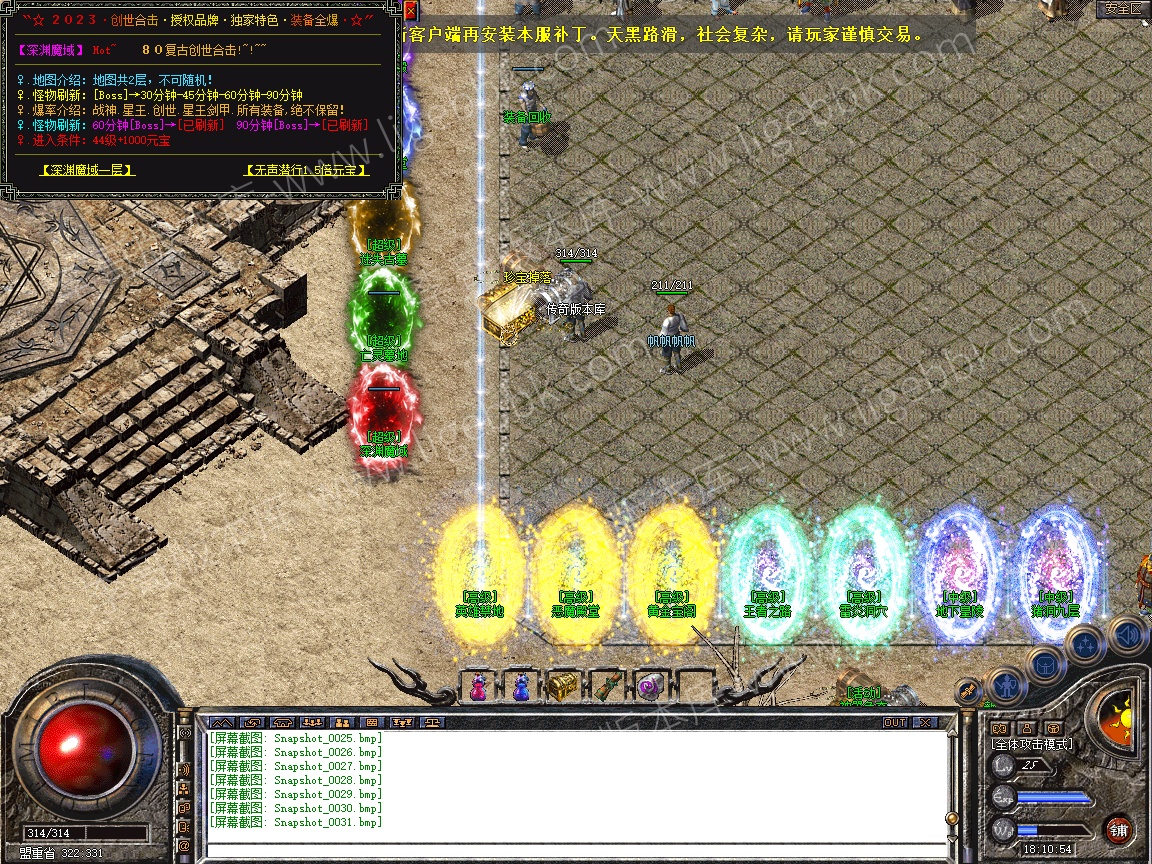Close the chat panel with its X button
Viewport: 1152px width, 864px height.
925,722
